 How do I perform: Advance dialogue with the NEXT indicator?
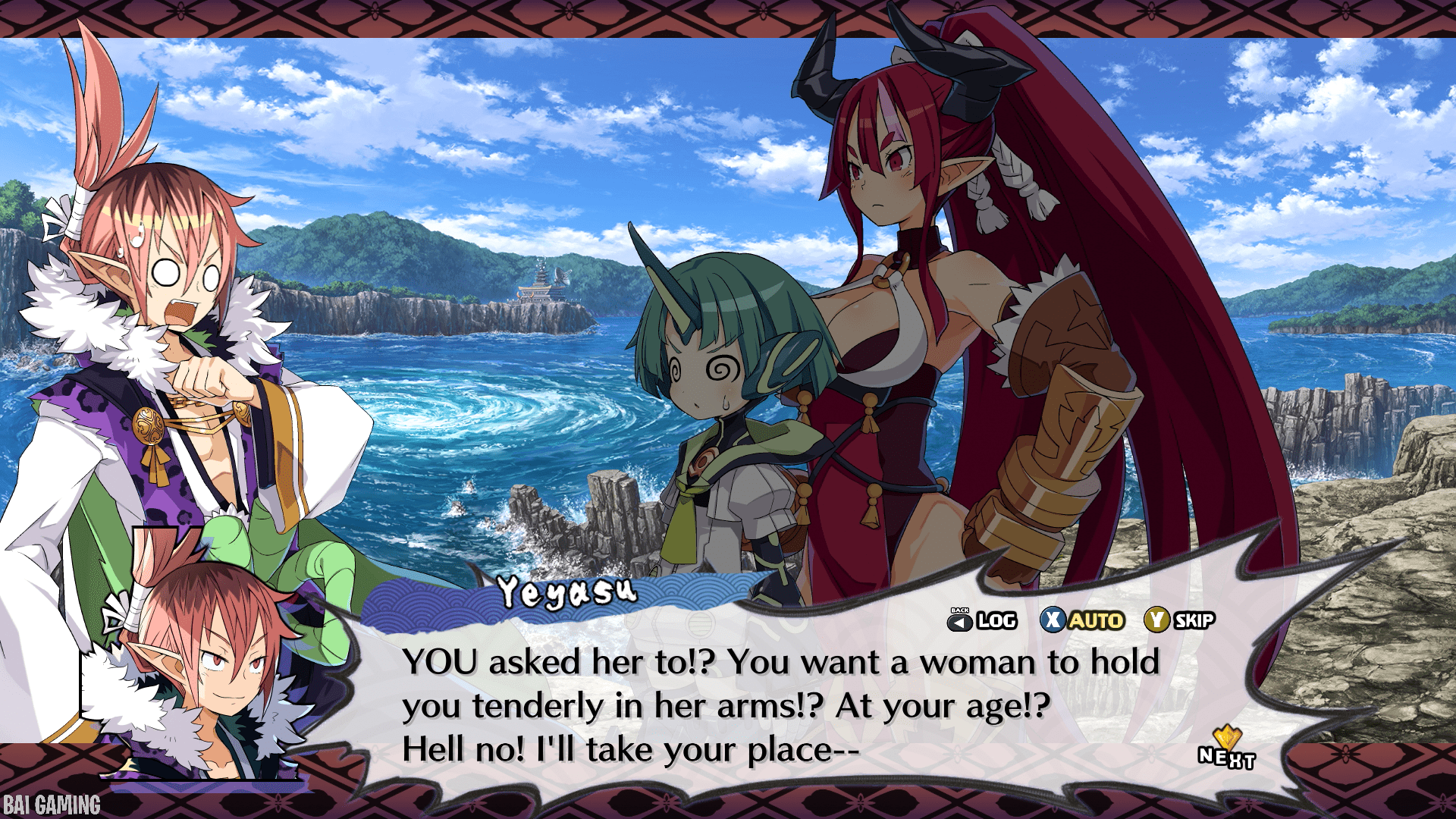tap(1226, 751)
